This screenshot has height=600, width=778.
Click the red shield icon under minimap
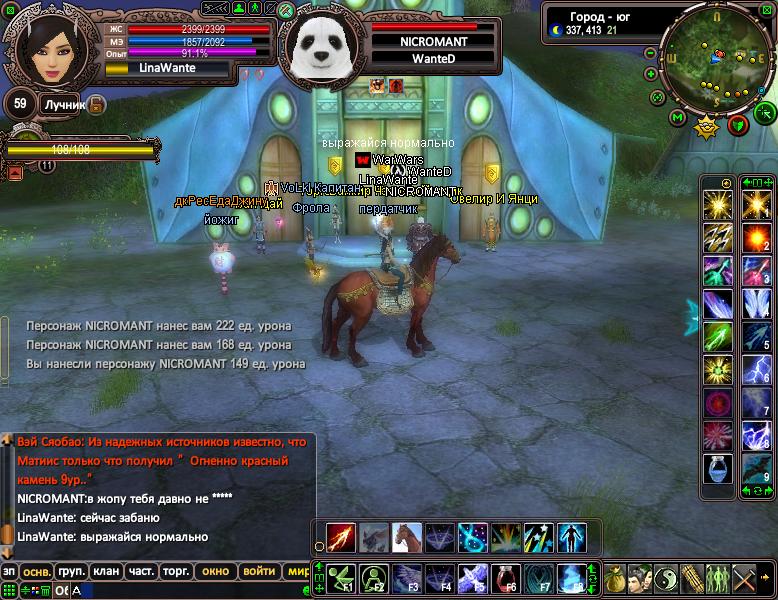click(x=738, y=124)
